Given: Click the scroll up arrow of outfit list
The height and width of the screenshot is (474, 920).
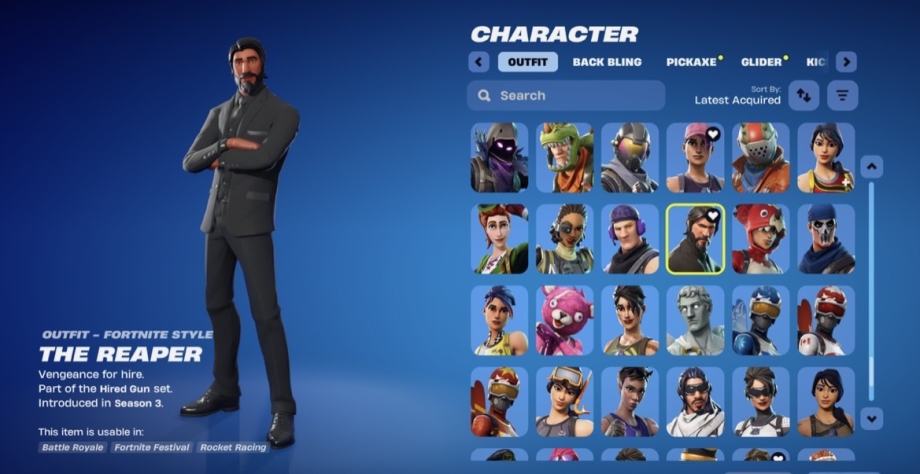Looking at the screenshot, I should coord(871,167).
